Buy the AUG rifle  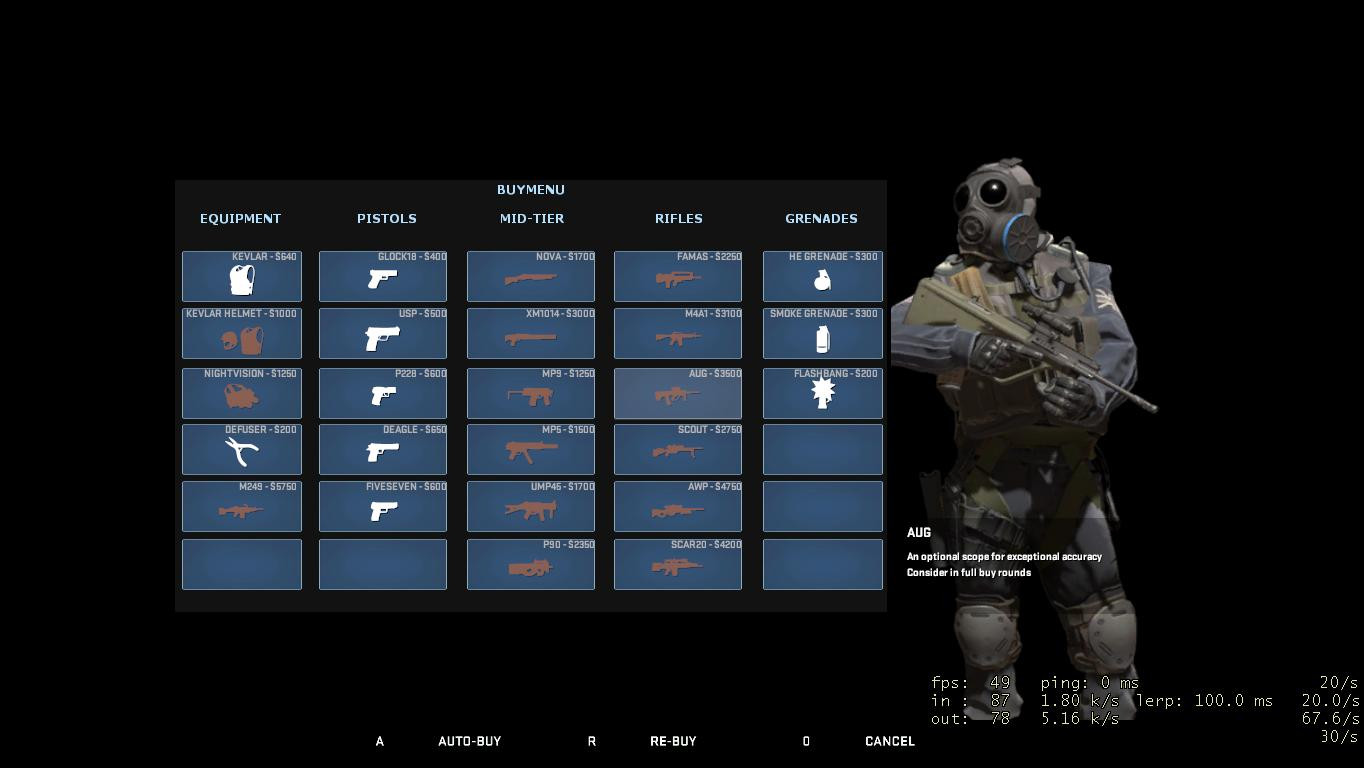click(677, 394)
